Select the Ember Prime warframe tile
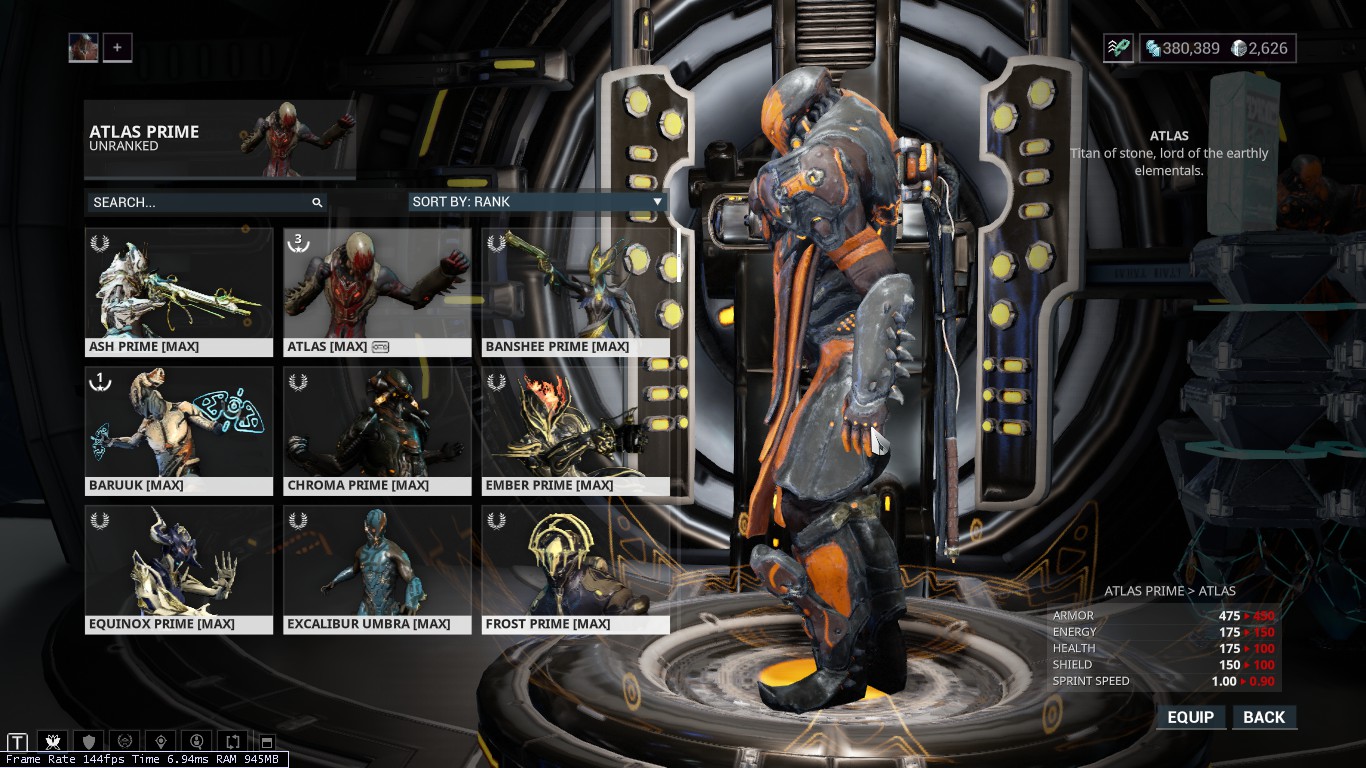 click(575, 430)
